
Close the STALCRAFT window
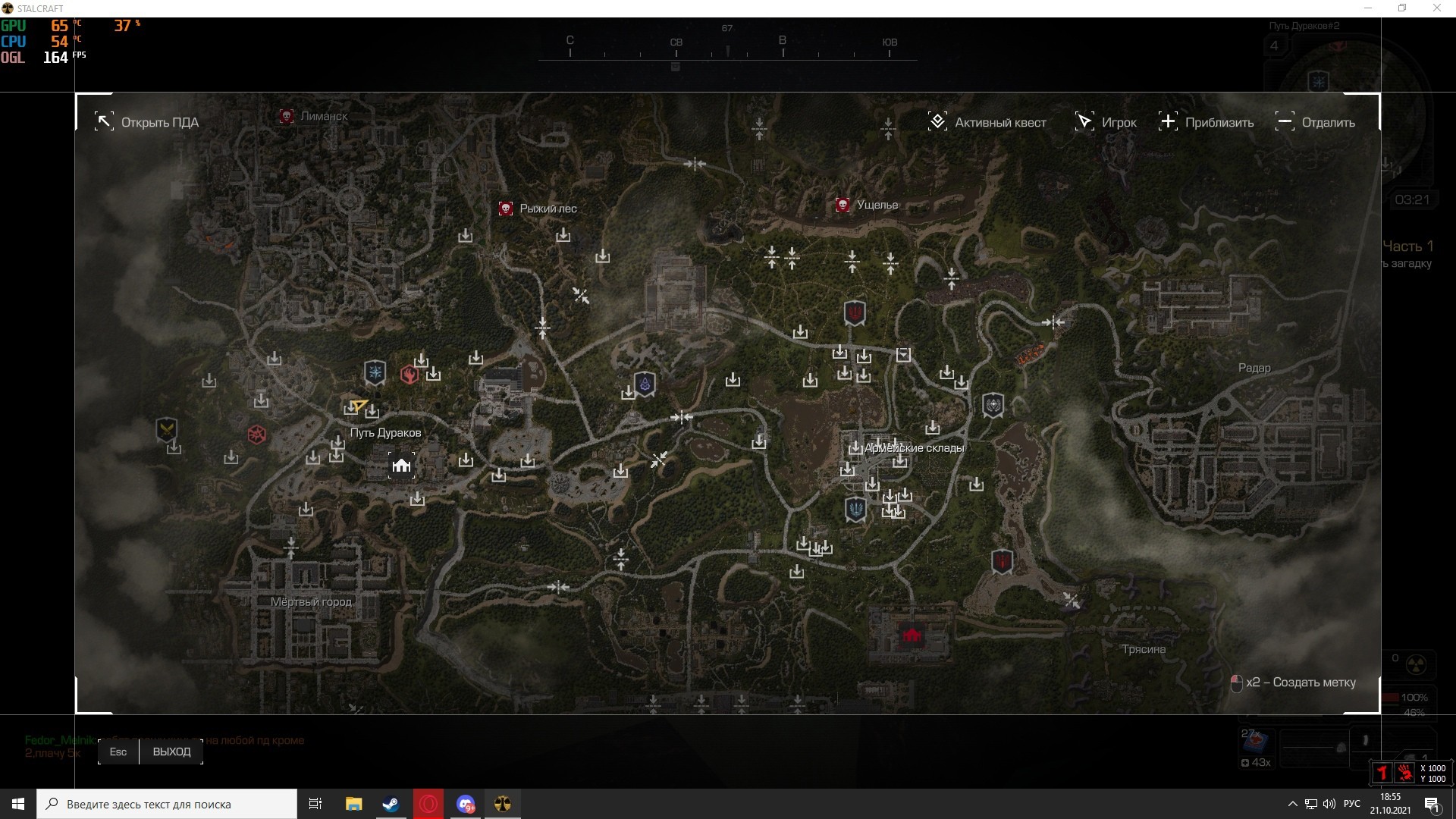[1436, 8]
